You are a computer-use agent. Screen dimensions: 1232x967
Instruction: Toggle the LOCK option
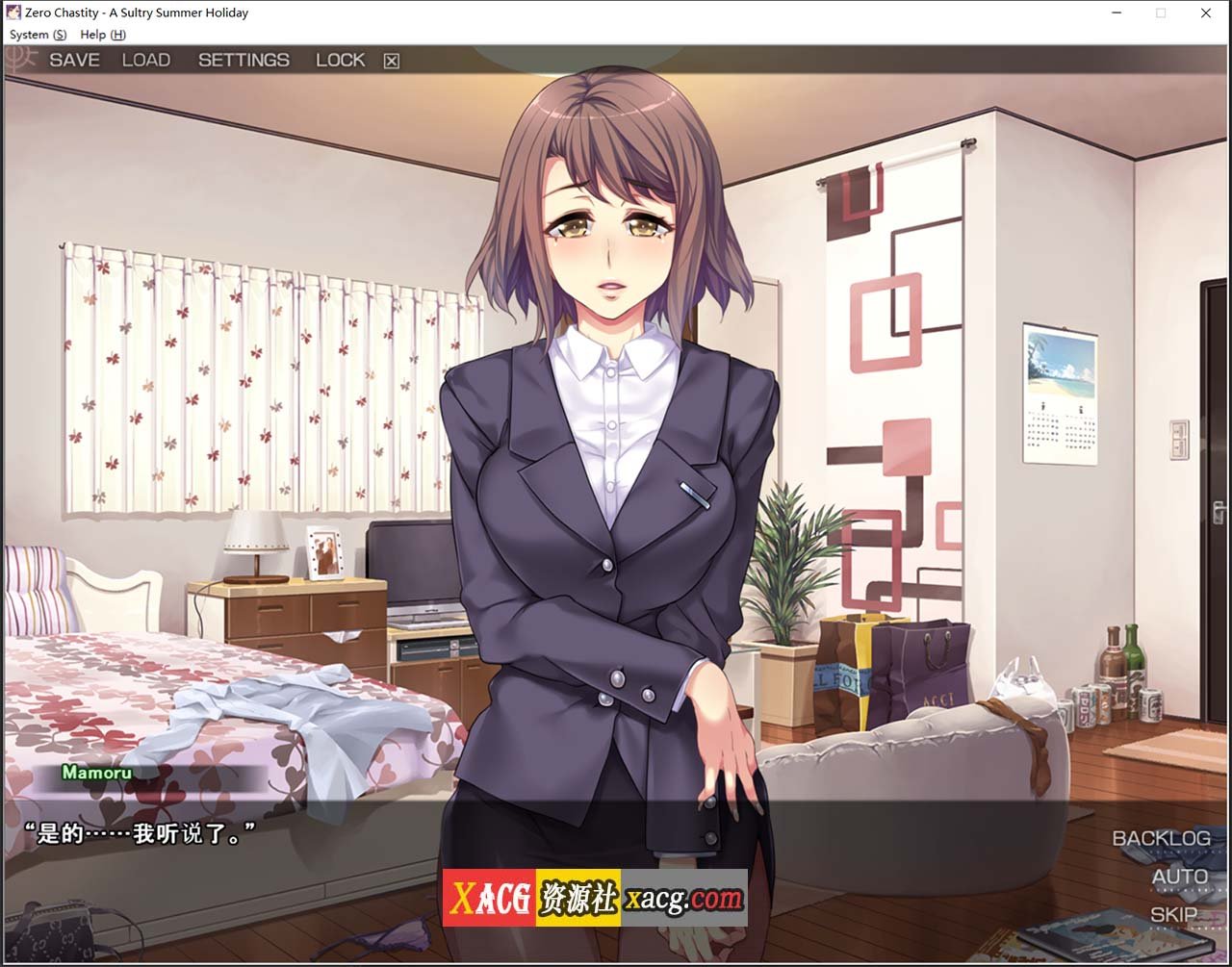pos(340,60)
